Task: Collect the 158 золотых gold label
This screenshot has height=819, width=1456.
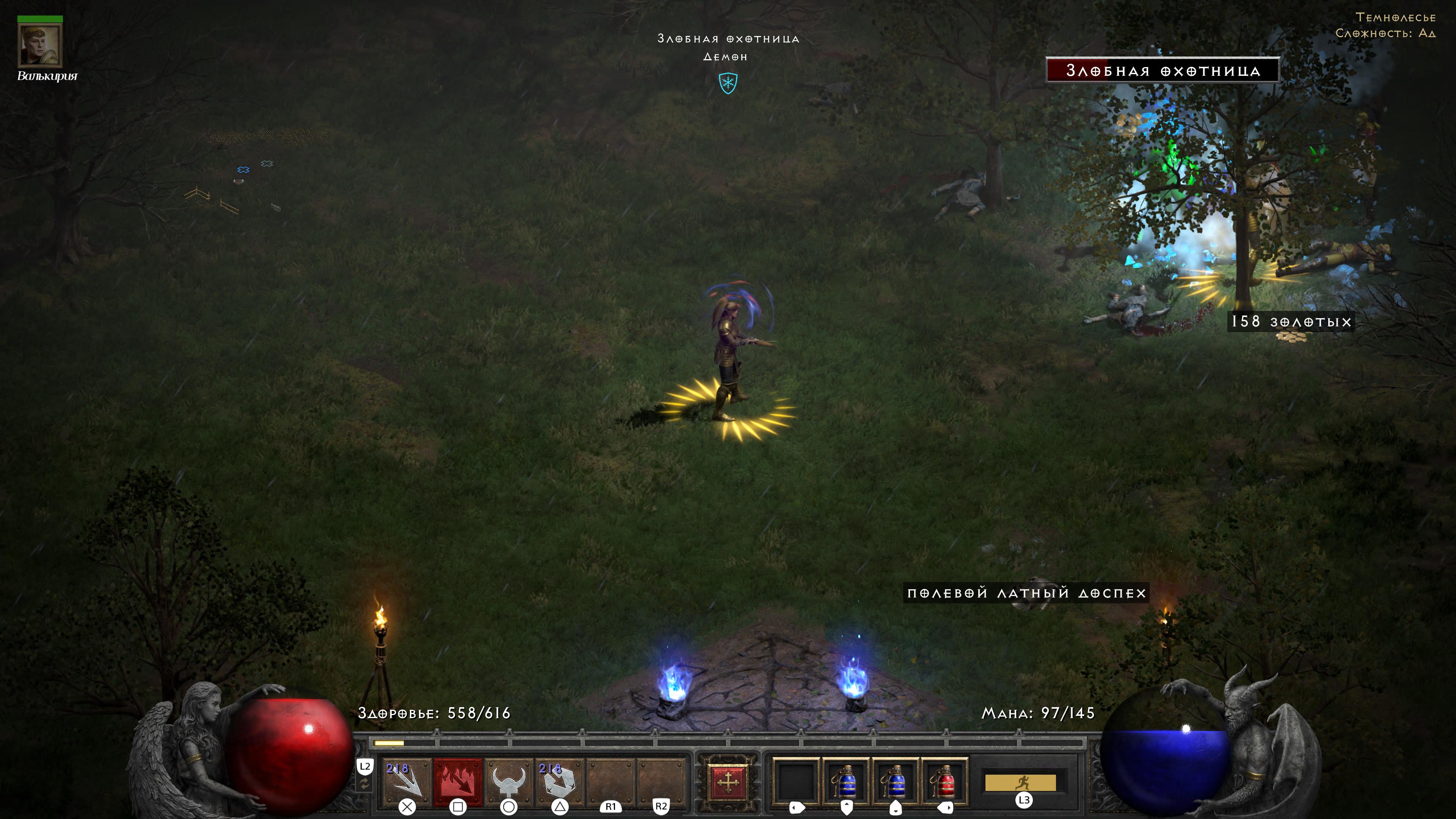Action: point(1291,322)
